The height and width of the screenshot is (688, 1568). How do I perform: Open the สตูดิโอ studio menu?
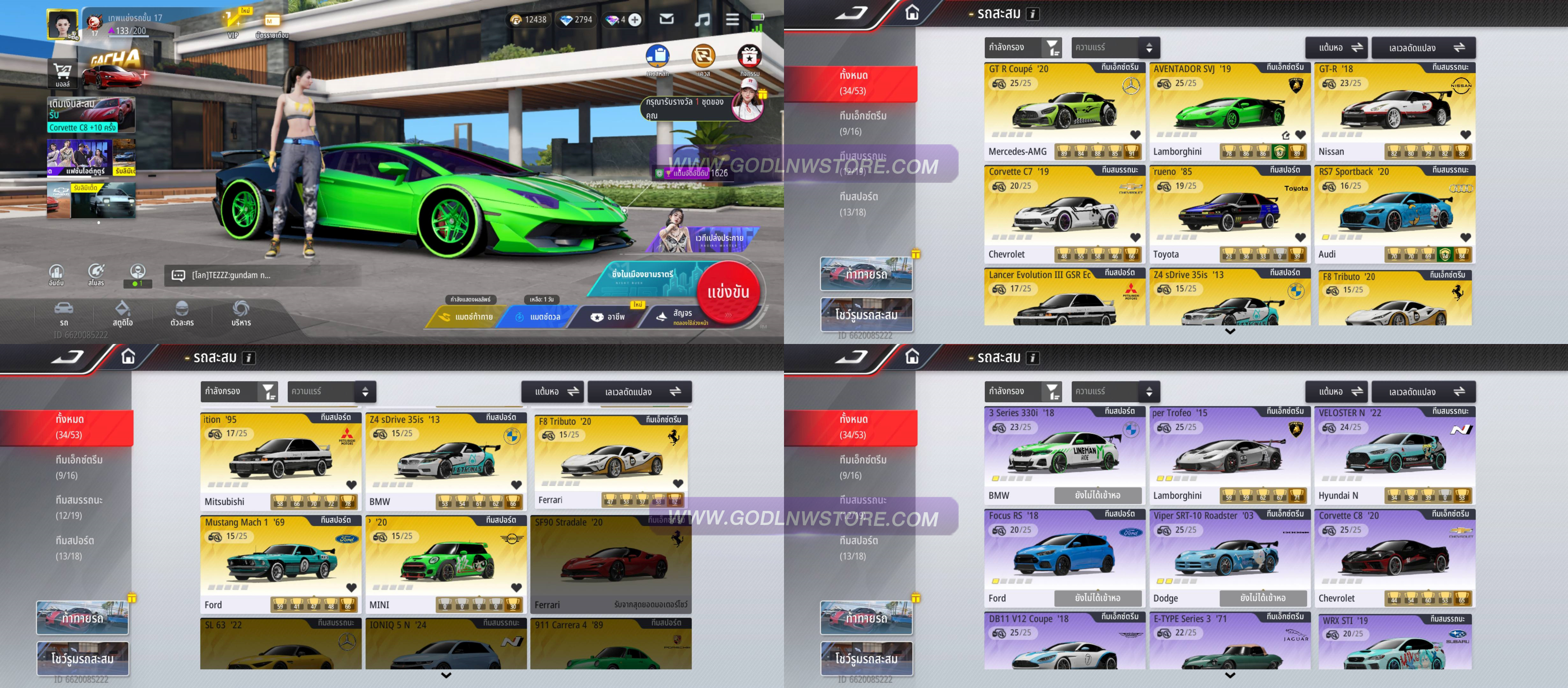click(x=122, y=313)
